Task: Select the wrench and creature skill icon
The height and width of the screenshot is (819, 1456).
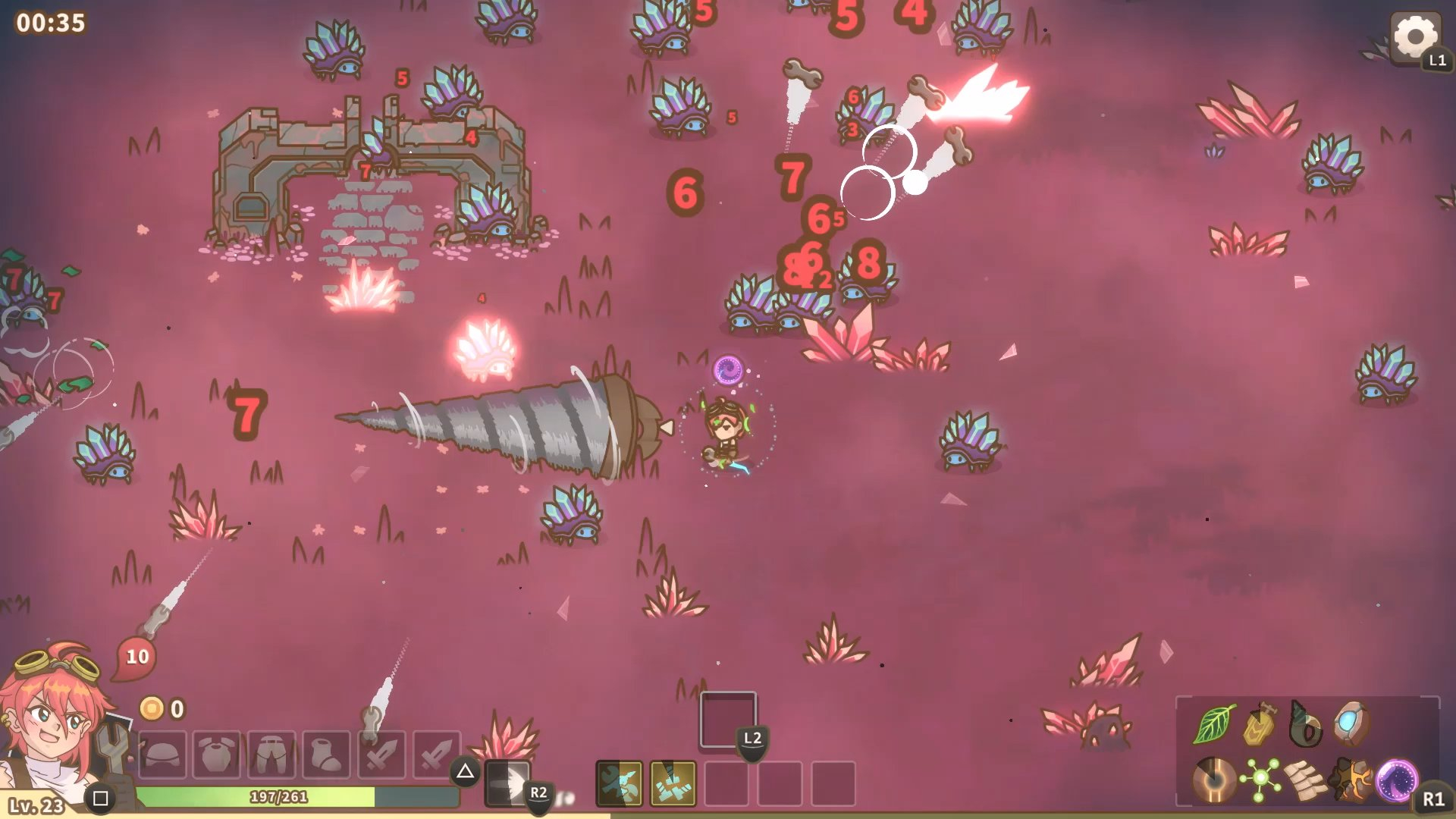Action: tap(619, 783)
